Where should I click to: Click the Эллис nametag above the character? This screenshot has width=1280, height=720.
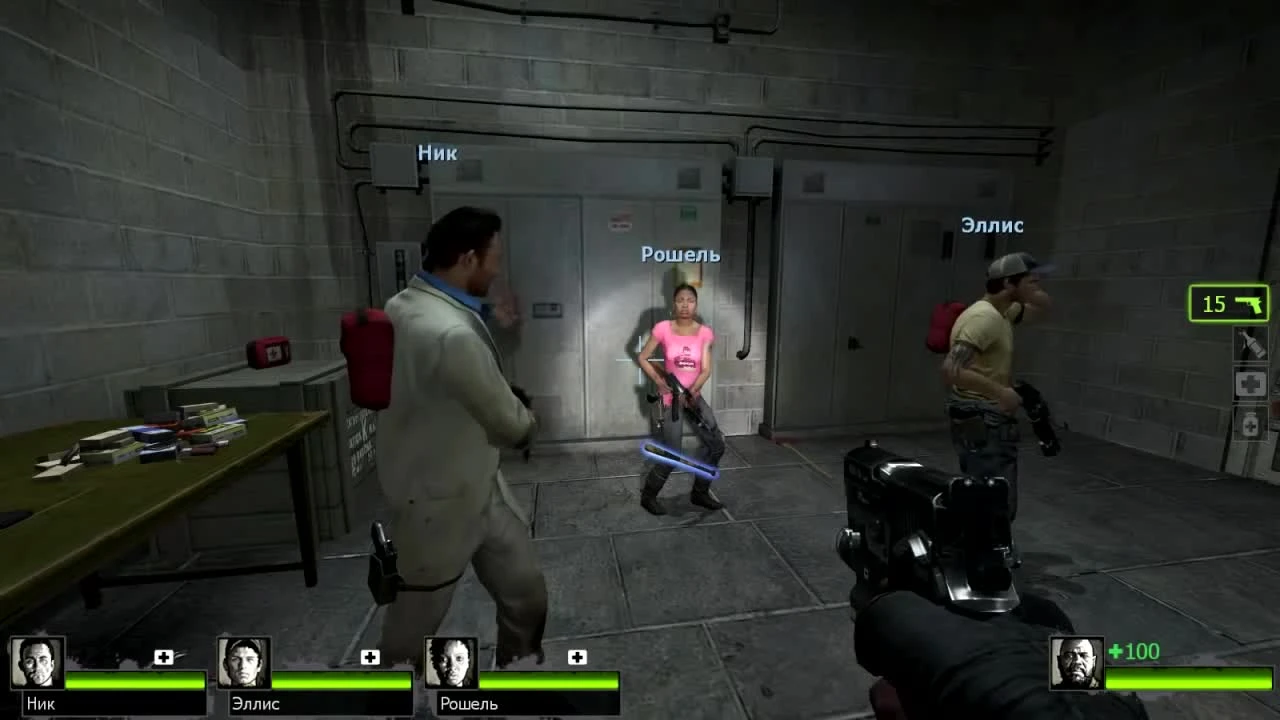[x=991, y=225]
